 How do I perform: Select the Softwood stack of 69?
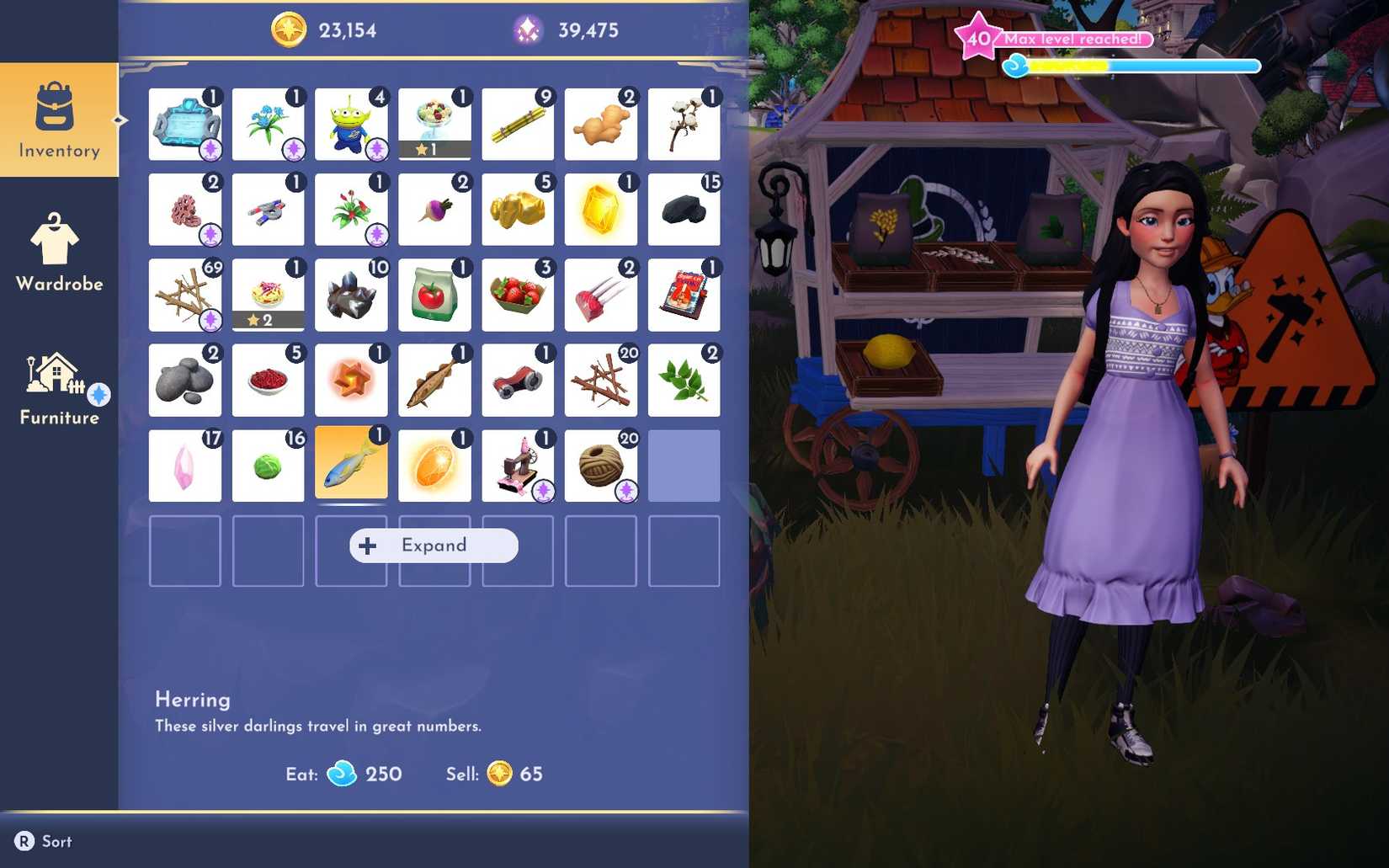184,296
